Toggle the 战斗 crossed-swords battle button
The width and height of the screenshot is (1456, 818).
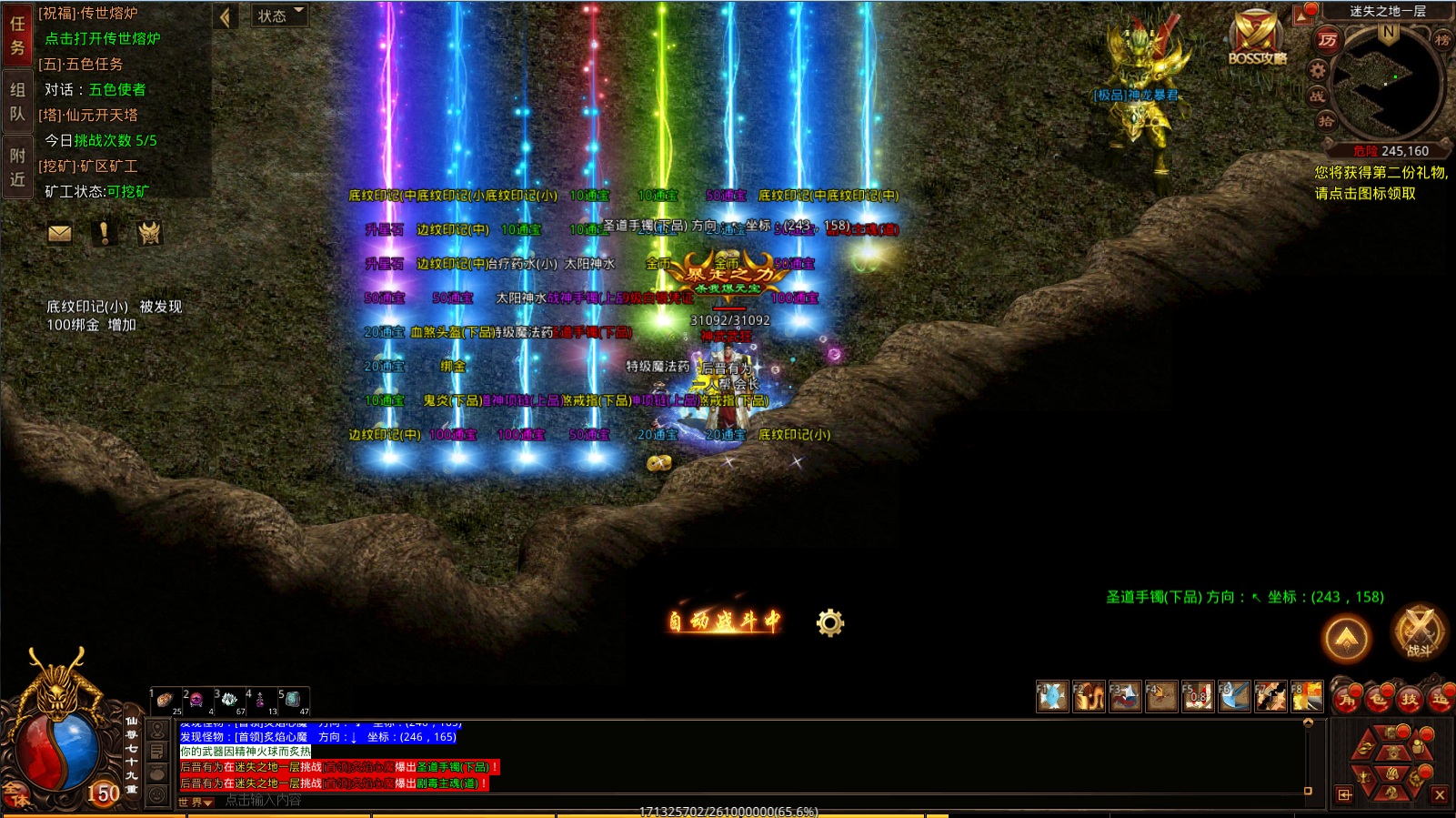[1419, 631]
